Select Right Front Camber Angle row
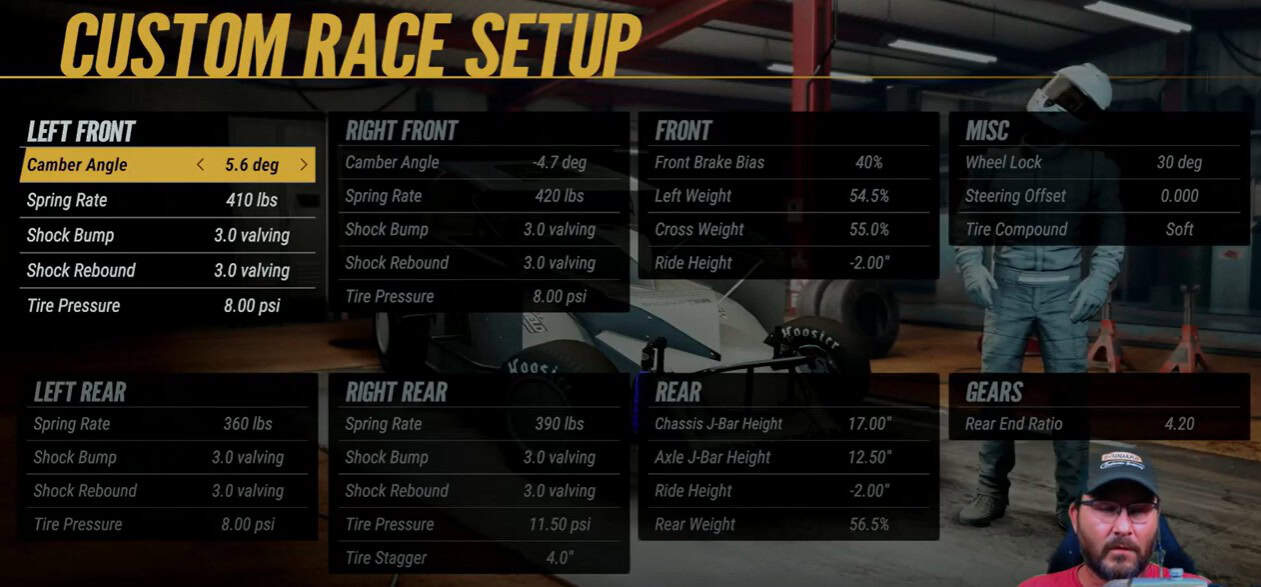This screenshot has width=1261, height=587. click(x=478, y=162)
